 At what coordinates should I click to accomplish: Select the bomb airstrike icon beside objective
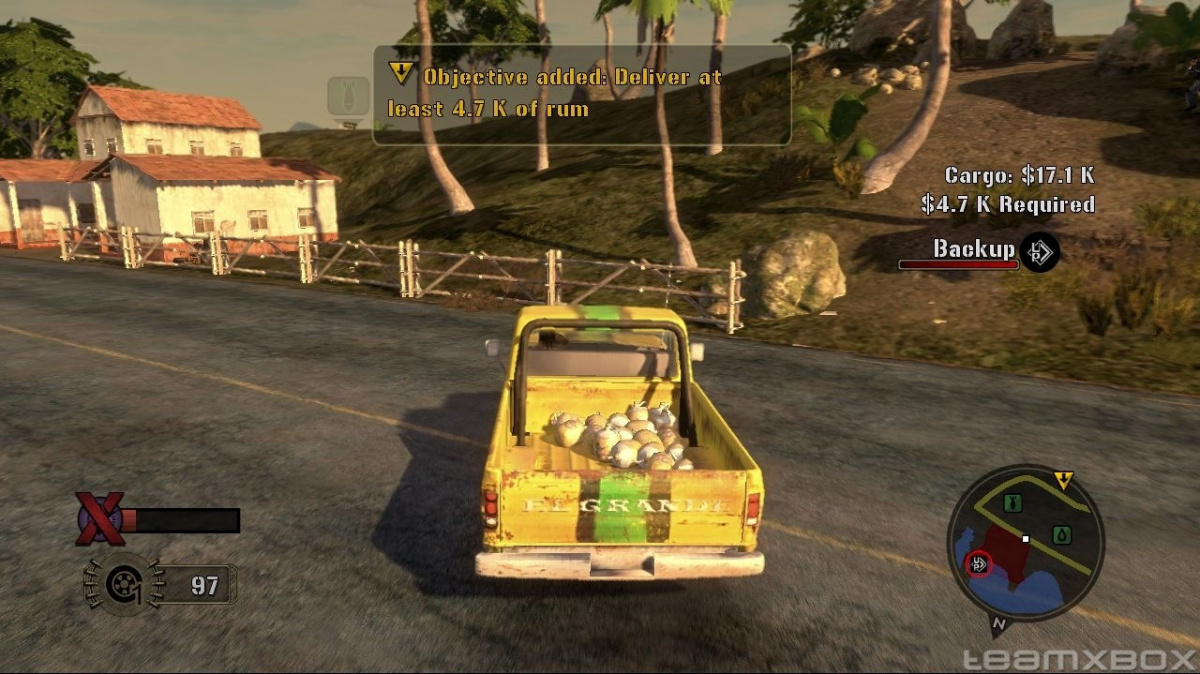pos(348,98)
